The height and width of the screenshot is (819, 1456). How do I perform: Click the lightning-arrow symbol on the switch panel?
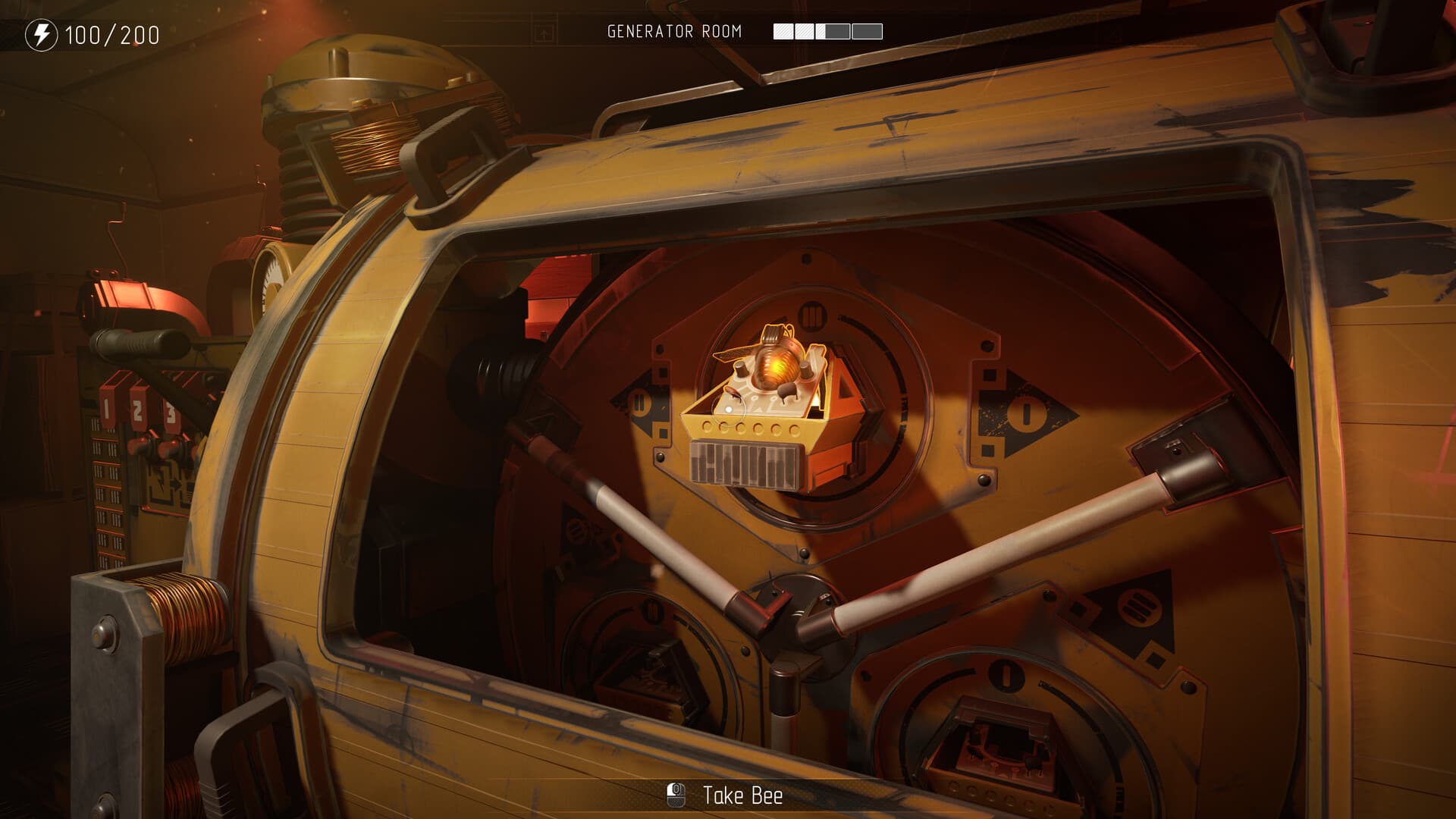(x=166, y=480)
